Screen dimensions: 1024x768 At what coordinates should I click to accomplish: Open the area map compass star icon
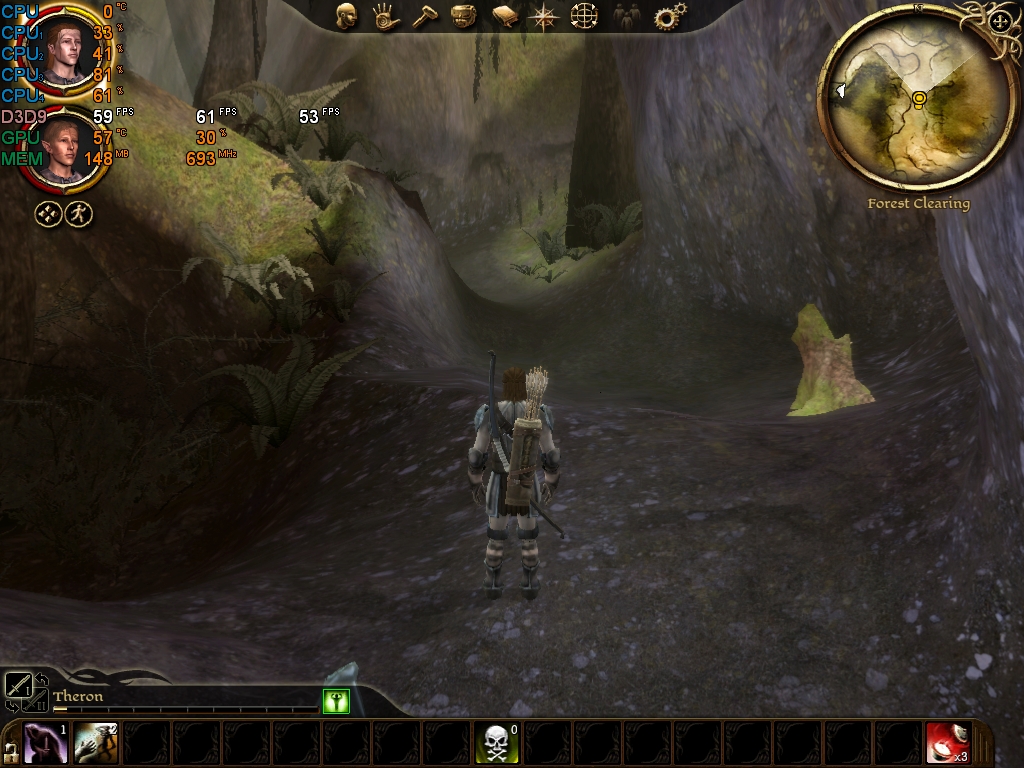(x=544, y=16)
